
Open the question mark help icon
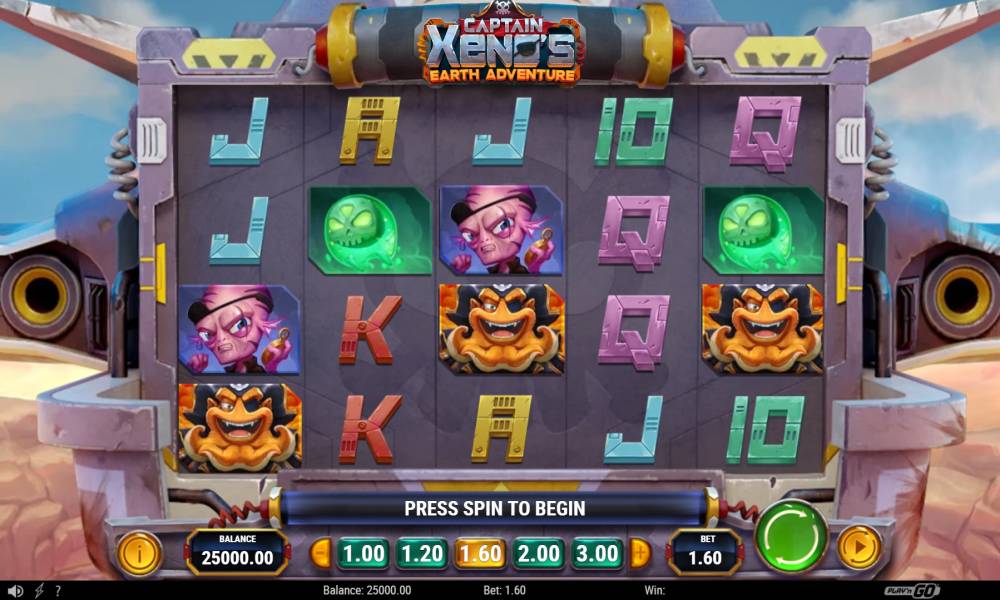pos(58,591)
